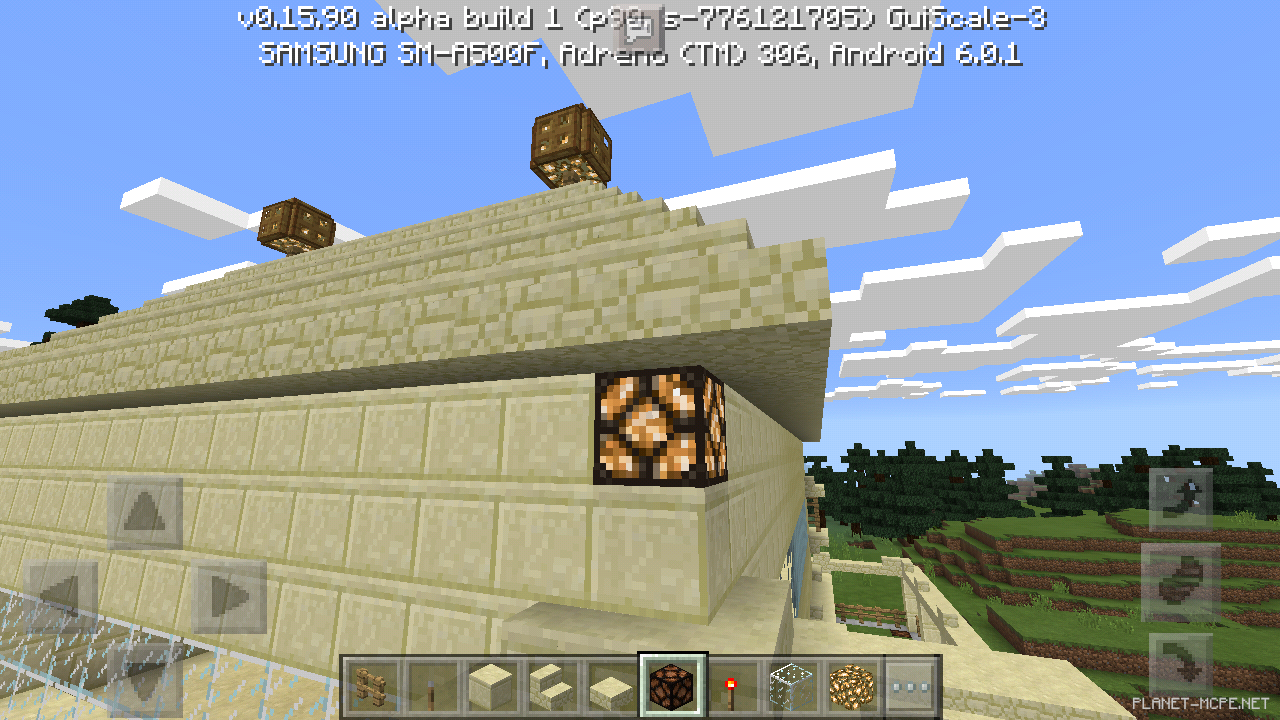1280x720 pixels.
Task: Open the chat button at top
Action: tap(640, 30)
